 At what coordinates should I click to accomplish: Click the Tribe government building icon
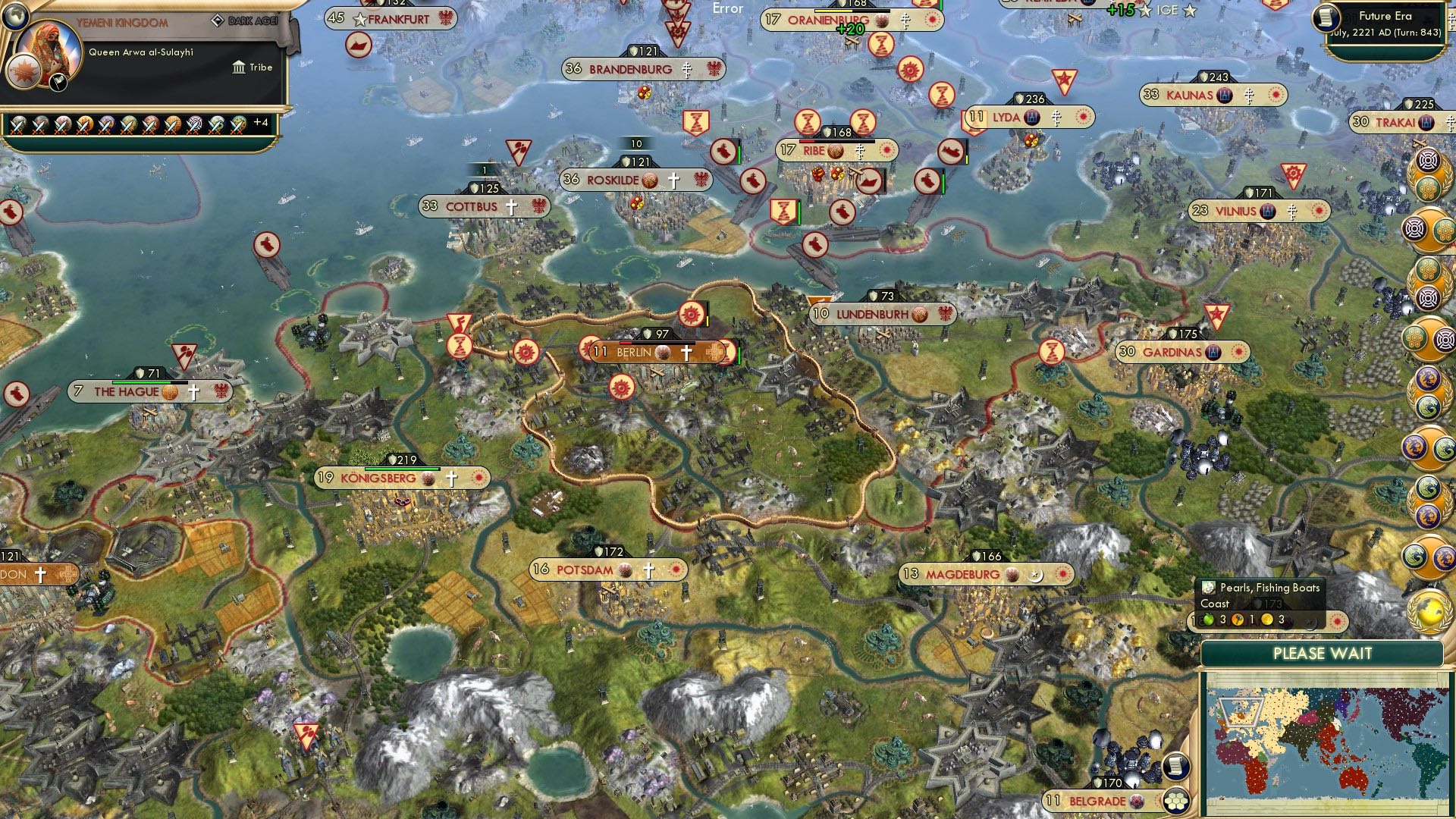click(x=237, y=67)
